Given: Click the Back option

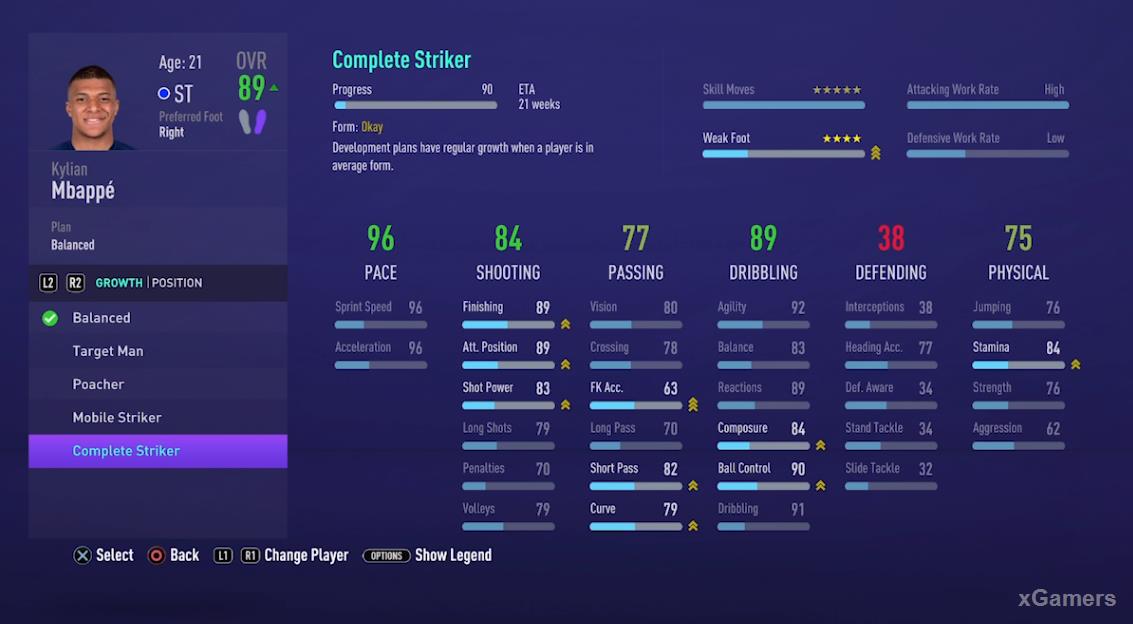Looking at the screenshot, I should click(x=174, y=555).
